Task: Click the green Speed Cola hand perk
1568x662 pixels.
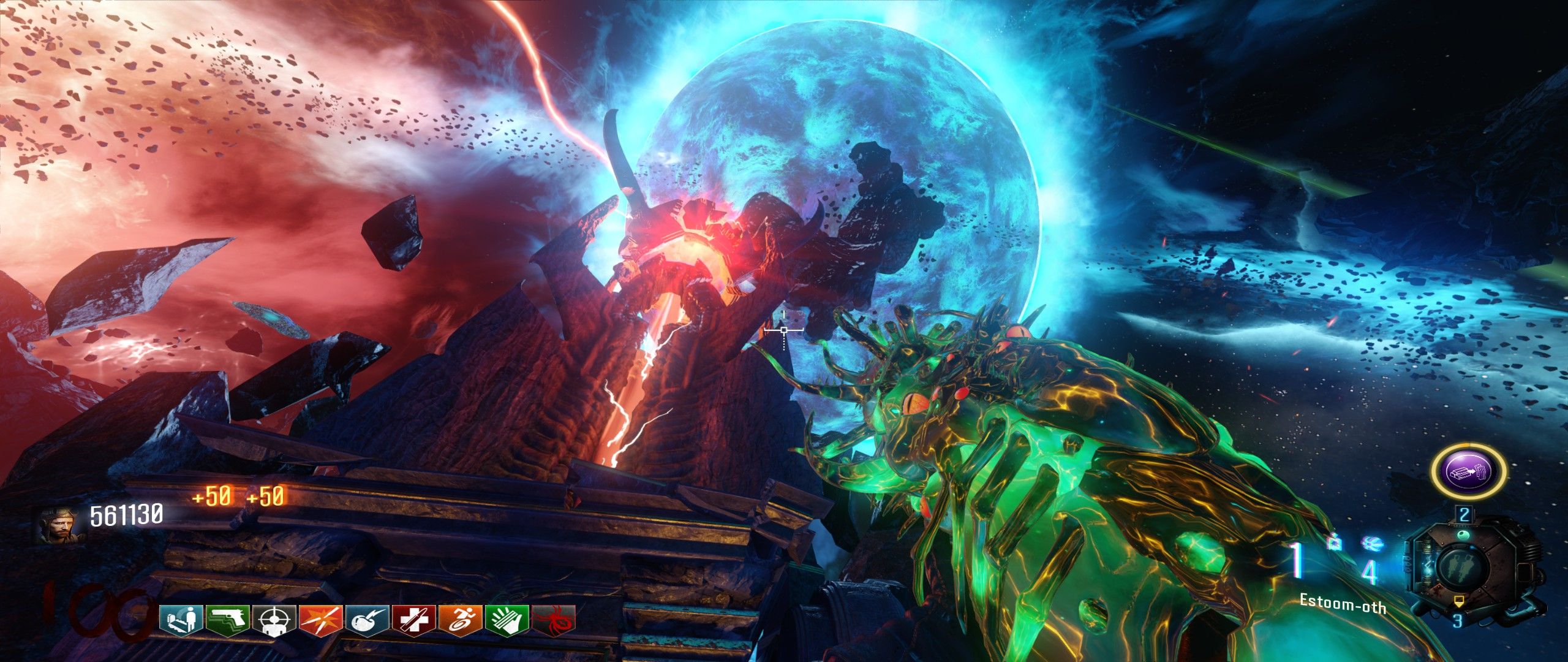Action: pos(507,620)
